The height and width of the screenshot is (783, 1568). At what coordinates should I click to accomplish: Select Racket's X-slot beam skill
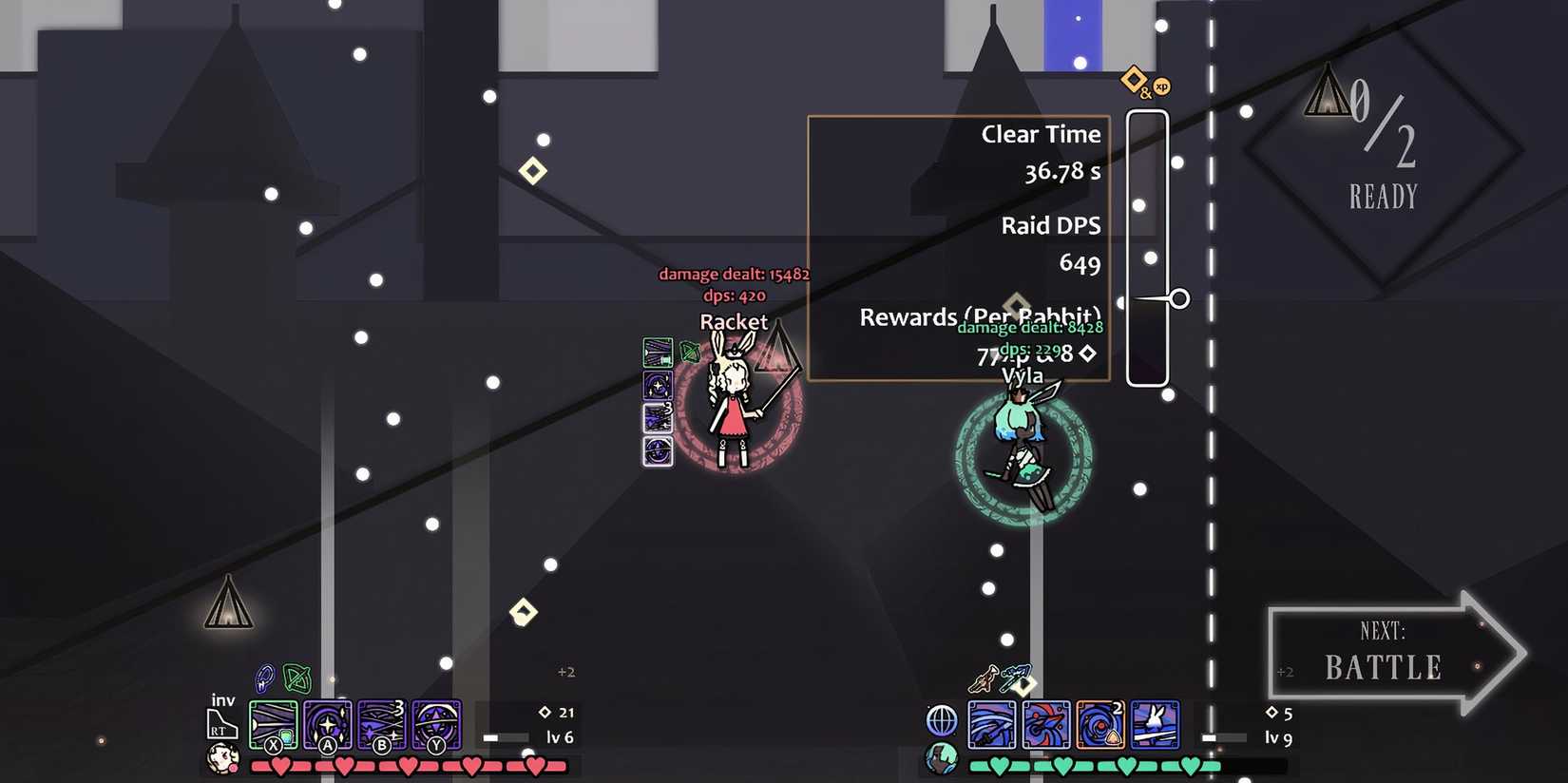273,724
